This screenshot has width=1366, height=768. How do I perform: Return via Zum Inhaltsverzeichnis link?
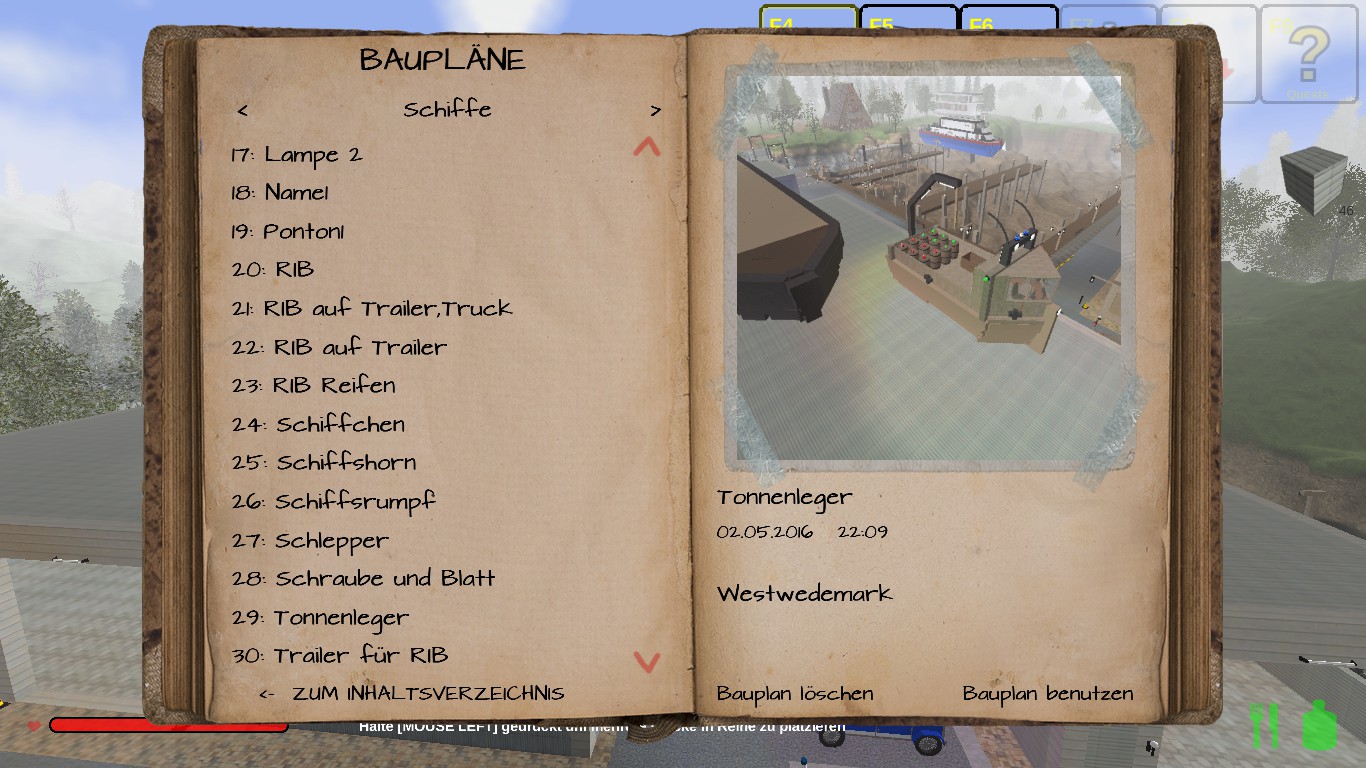pos(412,694)
